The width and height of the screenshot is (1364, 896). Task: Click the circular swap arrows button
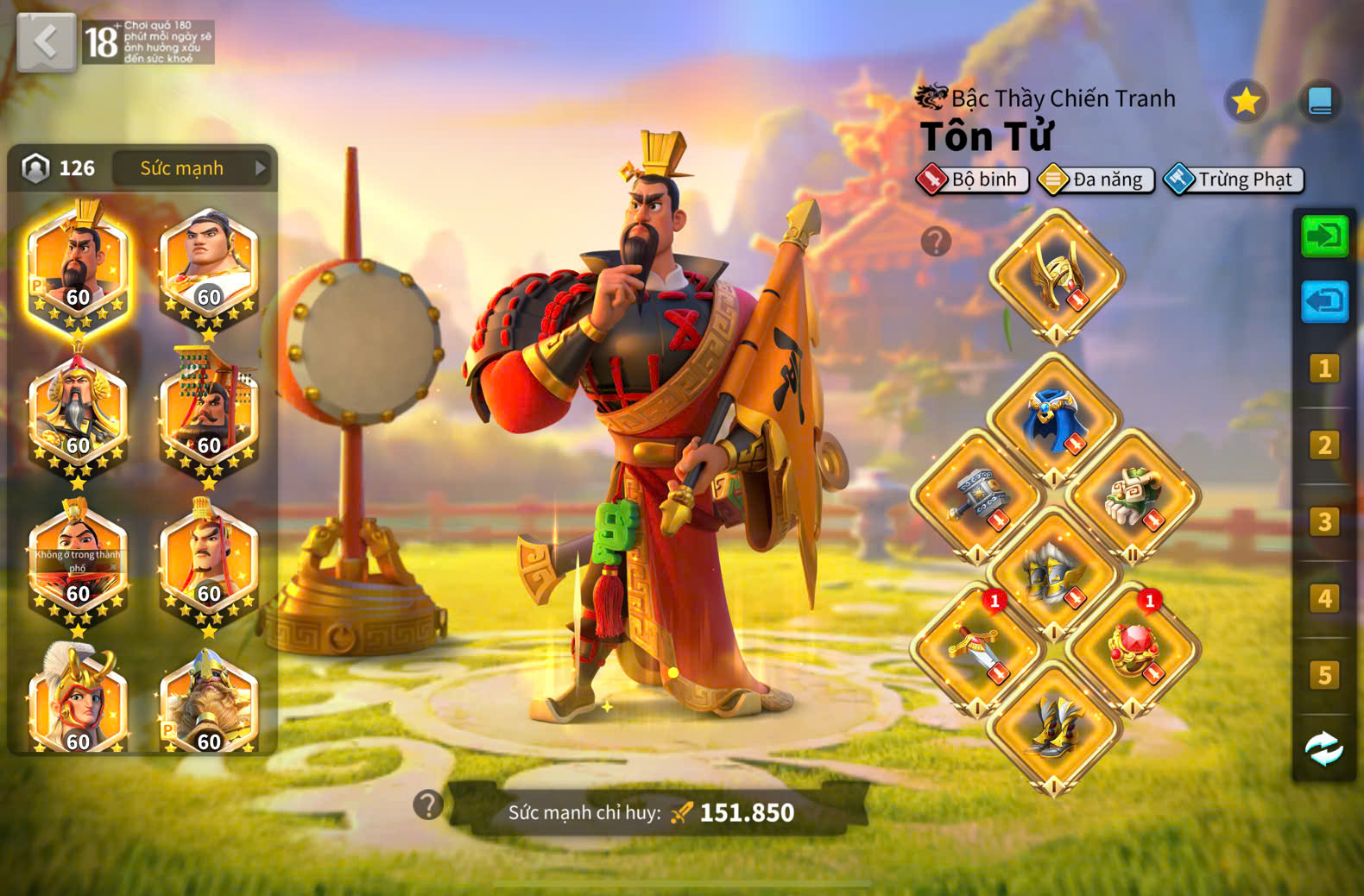[x=1323, y=748]
